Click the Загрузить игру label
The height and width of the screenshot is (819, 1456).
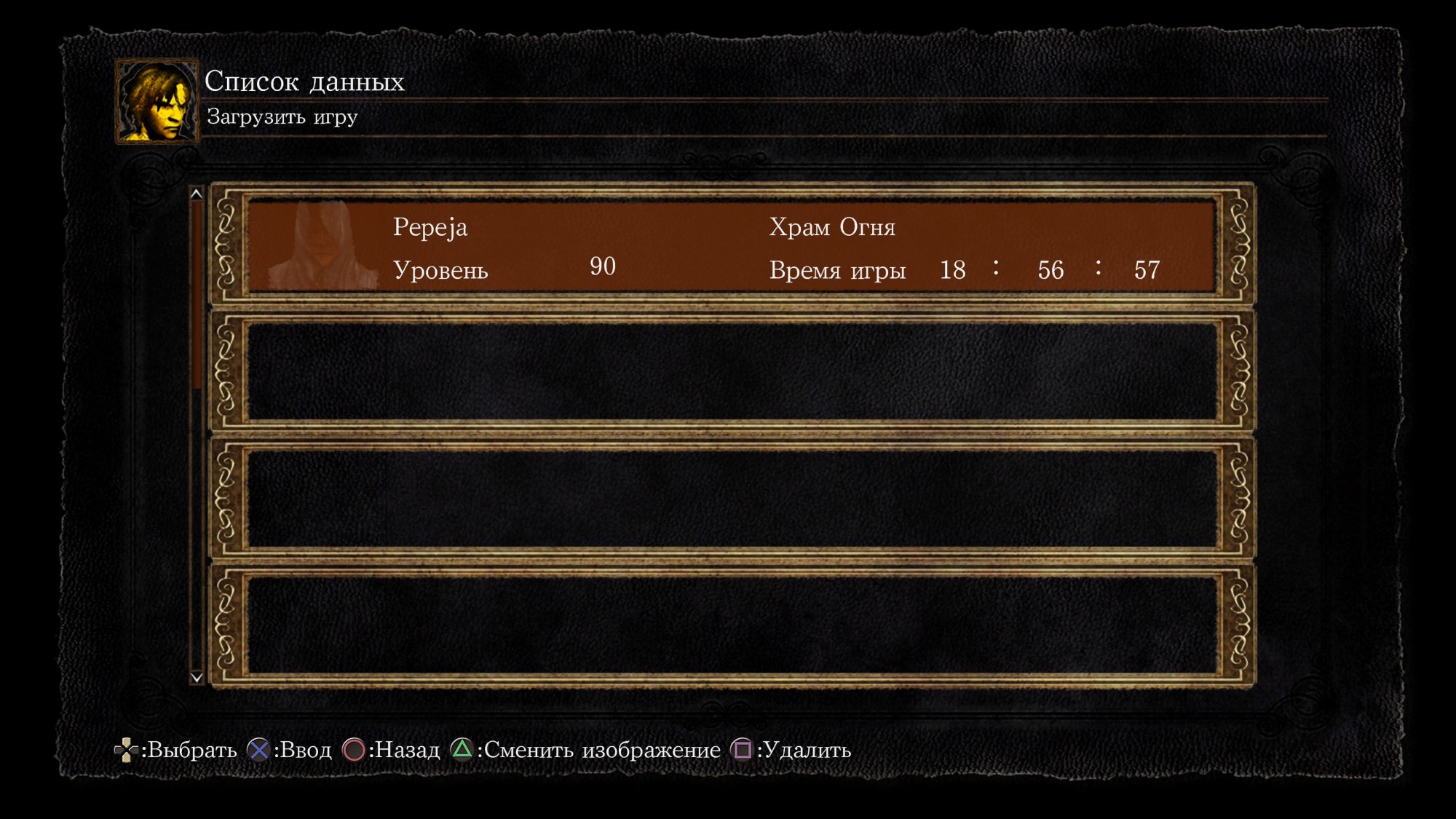[x=280, y=116]
